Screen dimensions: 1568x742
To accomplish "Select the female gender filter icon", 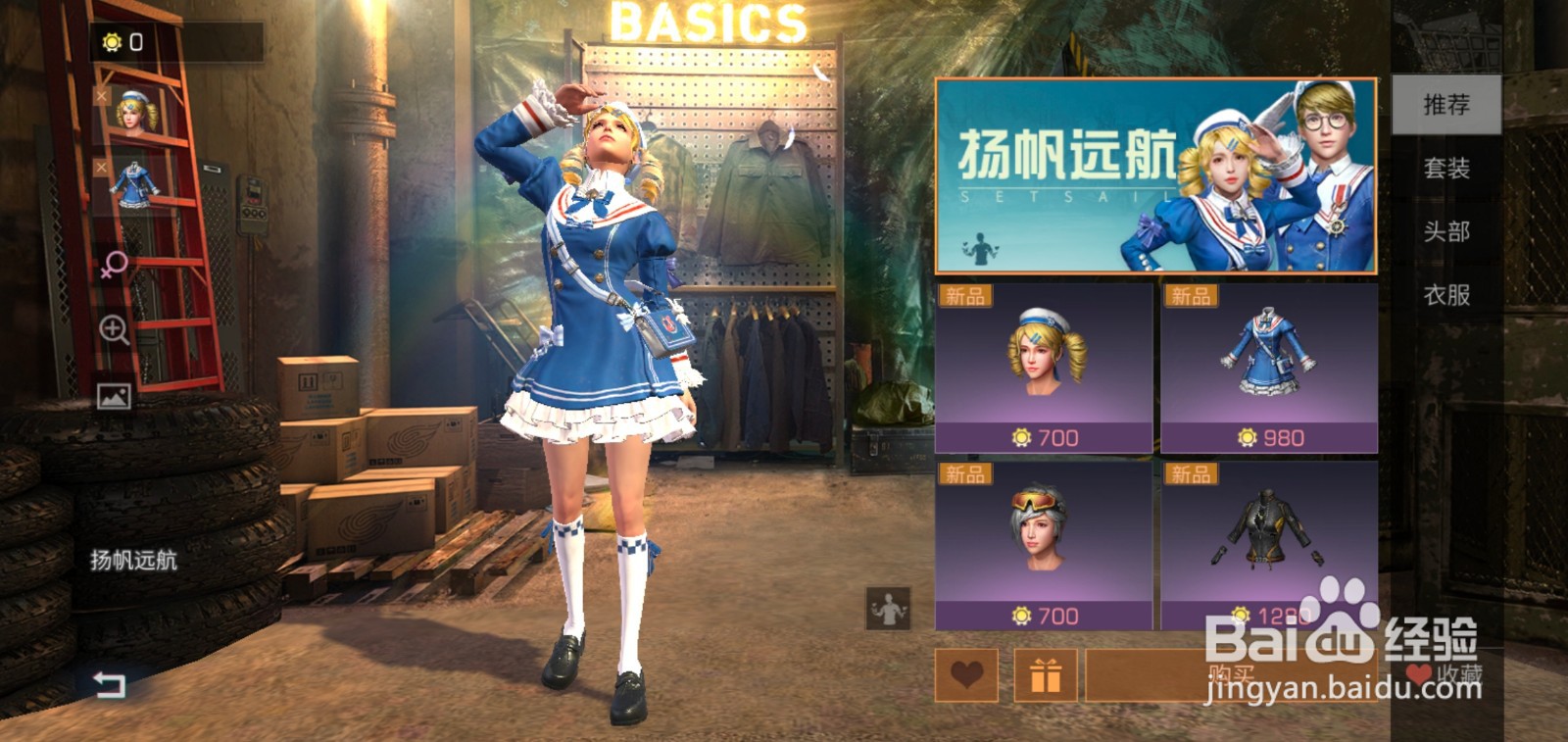I will [x=115, y=263].
